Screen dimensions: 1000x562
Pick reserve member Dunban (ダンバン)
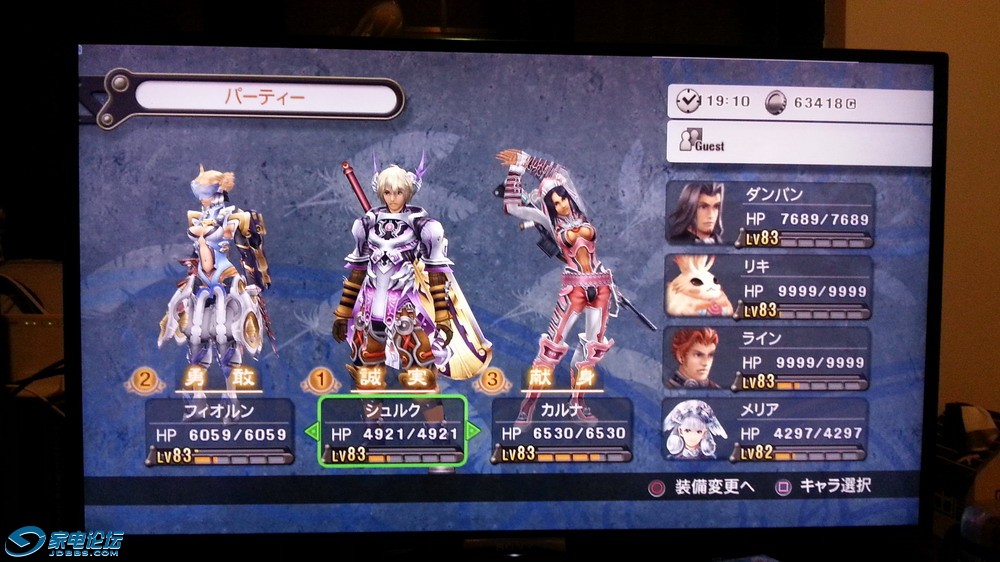tap(767, 213)
